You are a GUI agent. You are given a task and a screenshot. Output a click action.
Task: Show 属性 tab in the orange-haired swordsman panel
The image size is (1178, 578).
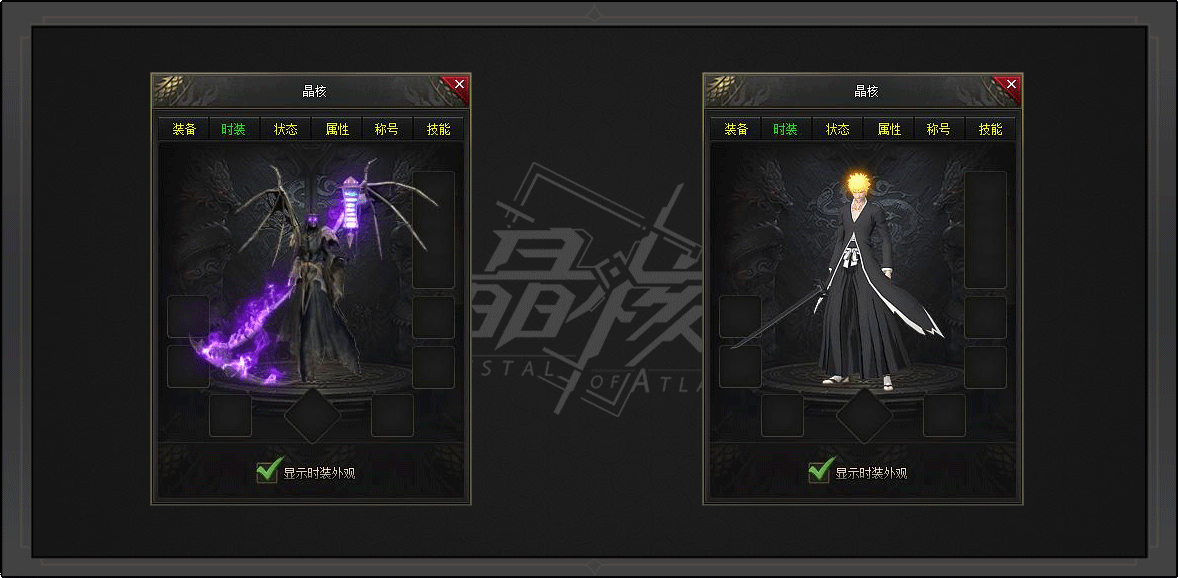point(889,130)
